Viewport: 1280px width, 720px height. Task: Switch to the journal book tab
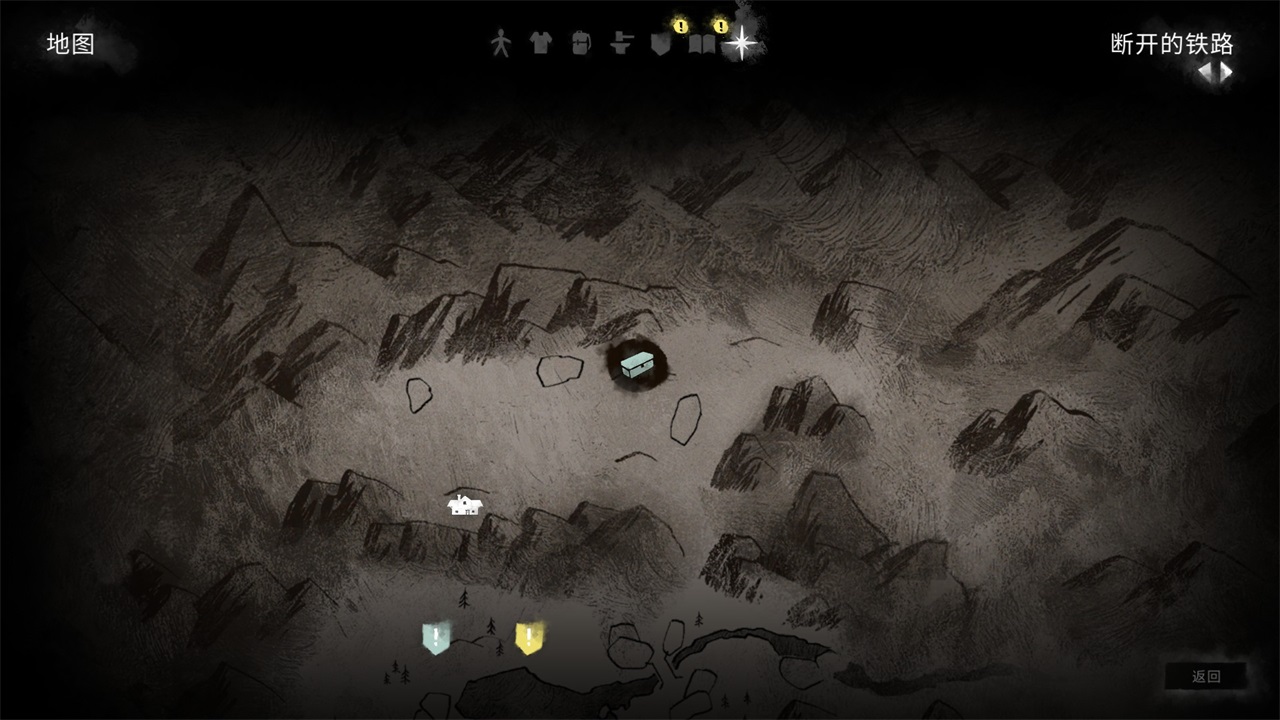coord(701,45)
